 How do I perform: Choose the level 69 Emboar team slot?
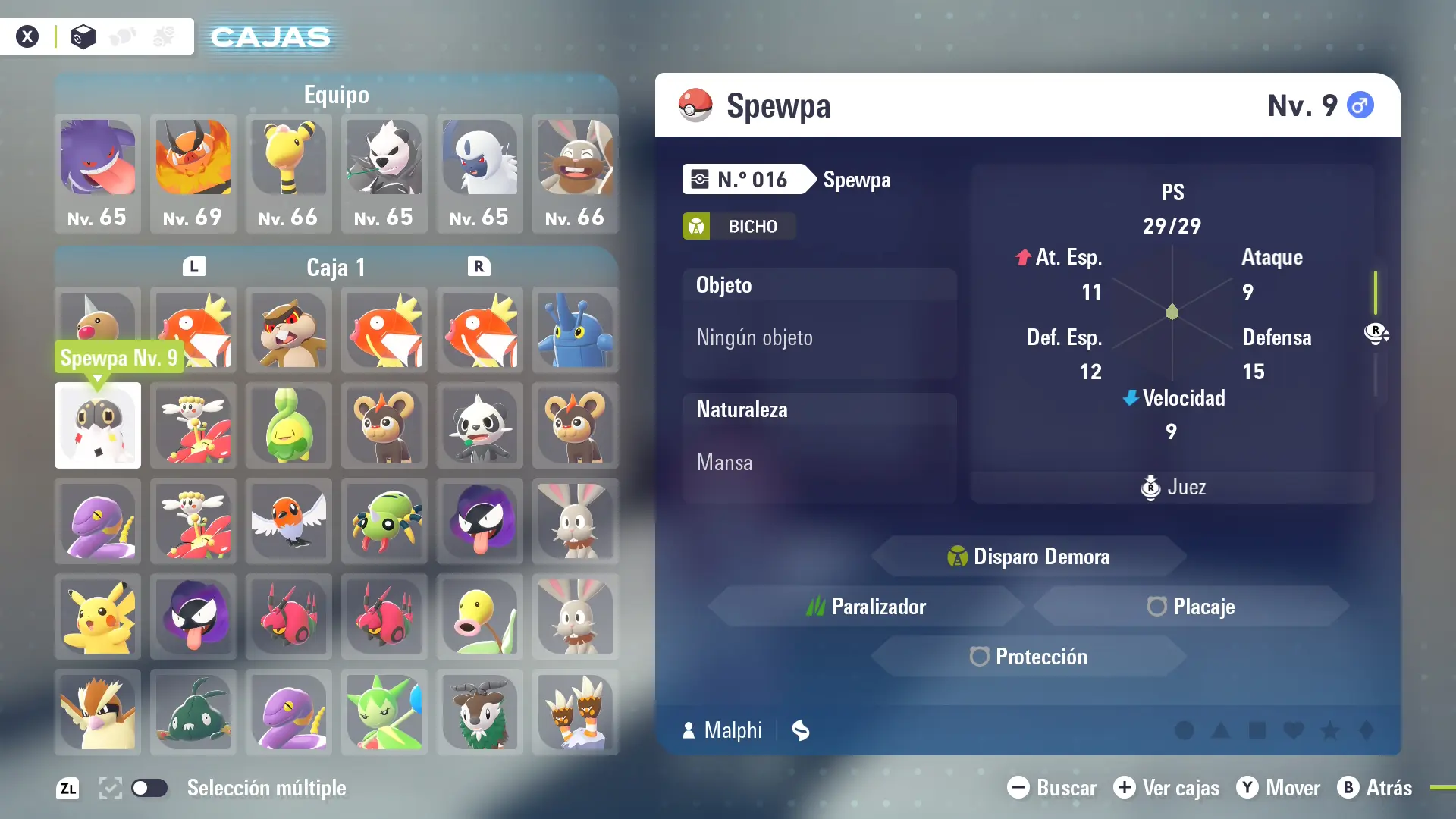193,173
